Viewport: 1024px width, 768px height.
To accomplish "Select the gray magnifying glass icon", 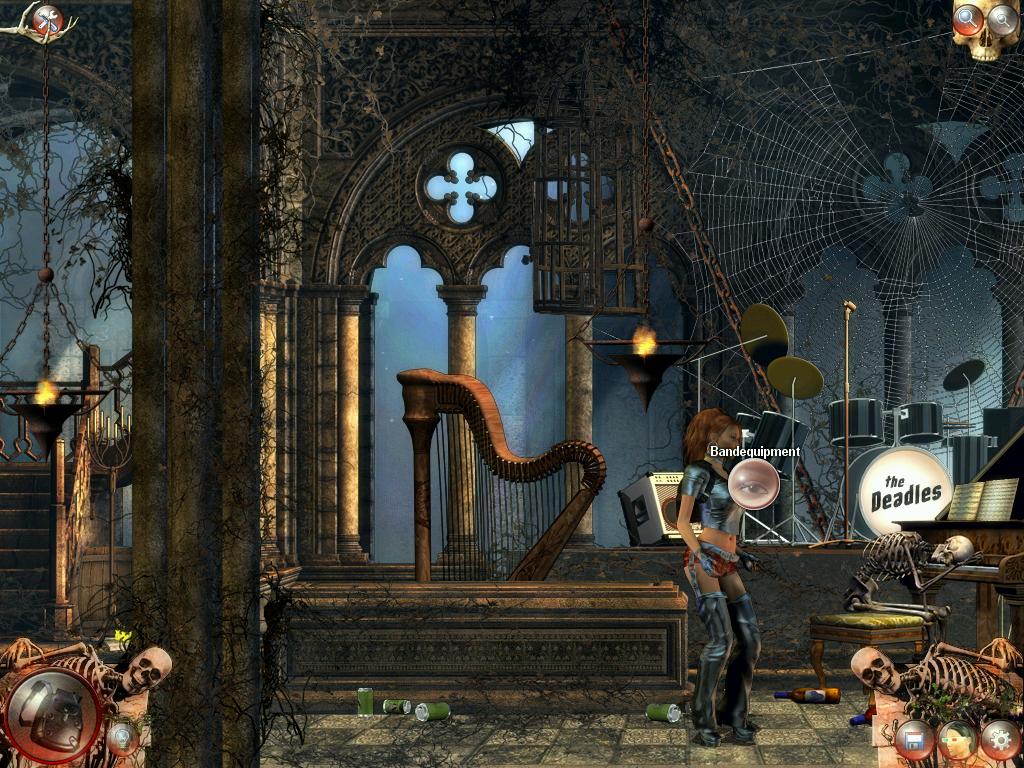I will click(1002, 18).
